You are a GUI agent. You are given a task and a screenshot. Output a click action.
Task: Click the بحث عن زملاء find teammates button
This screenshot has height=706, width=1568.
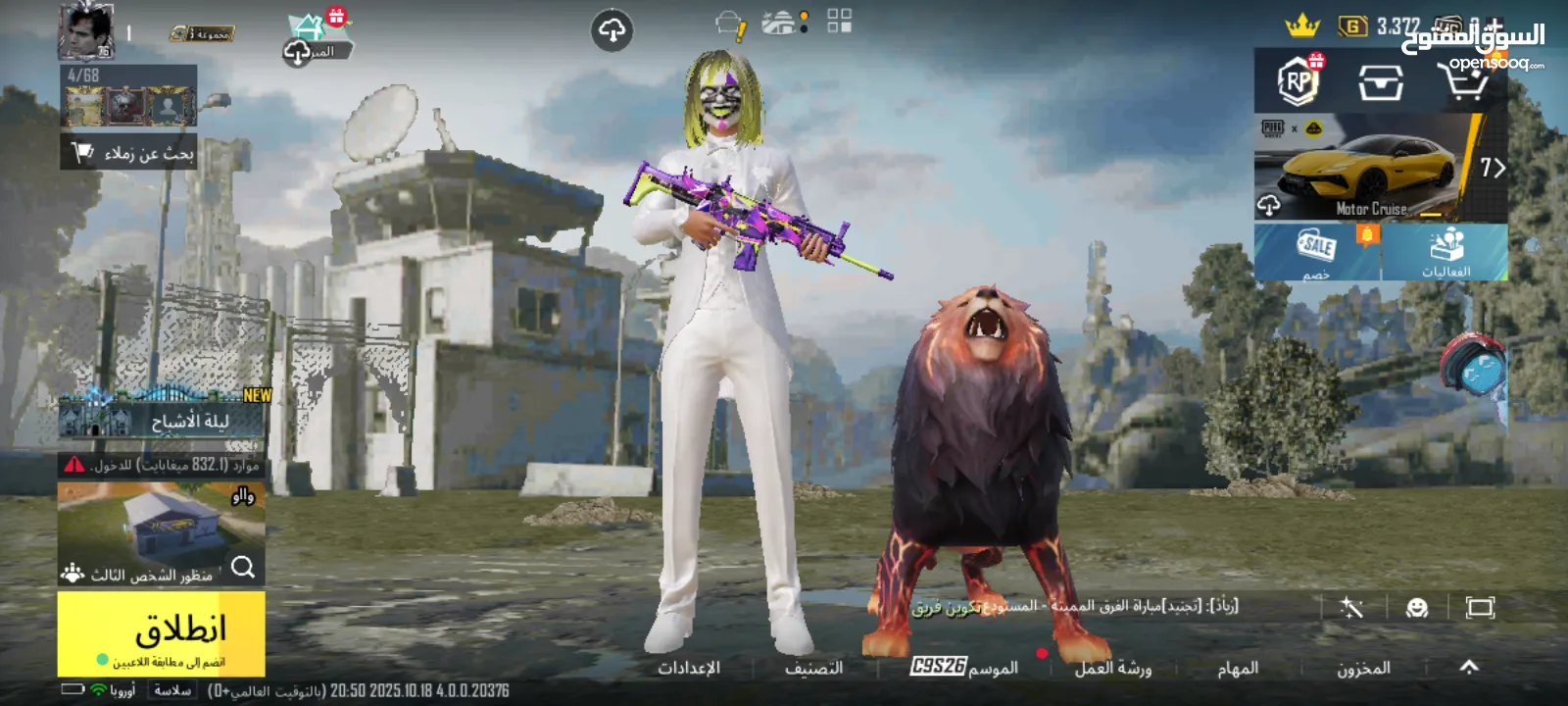[129, 153]
